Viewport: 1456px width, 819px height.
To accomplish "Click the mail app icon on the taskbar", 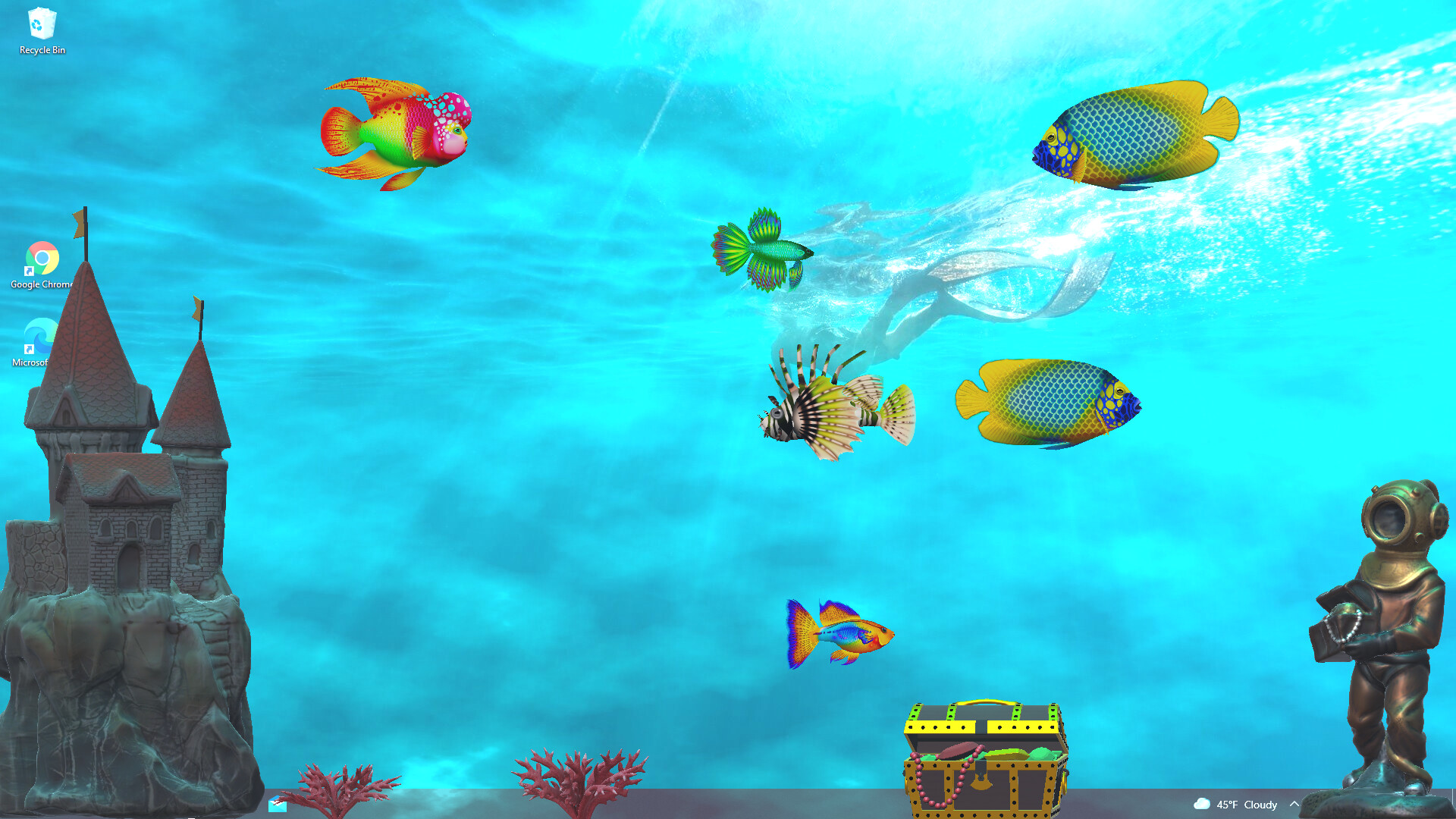I will point(277,805).
